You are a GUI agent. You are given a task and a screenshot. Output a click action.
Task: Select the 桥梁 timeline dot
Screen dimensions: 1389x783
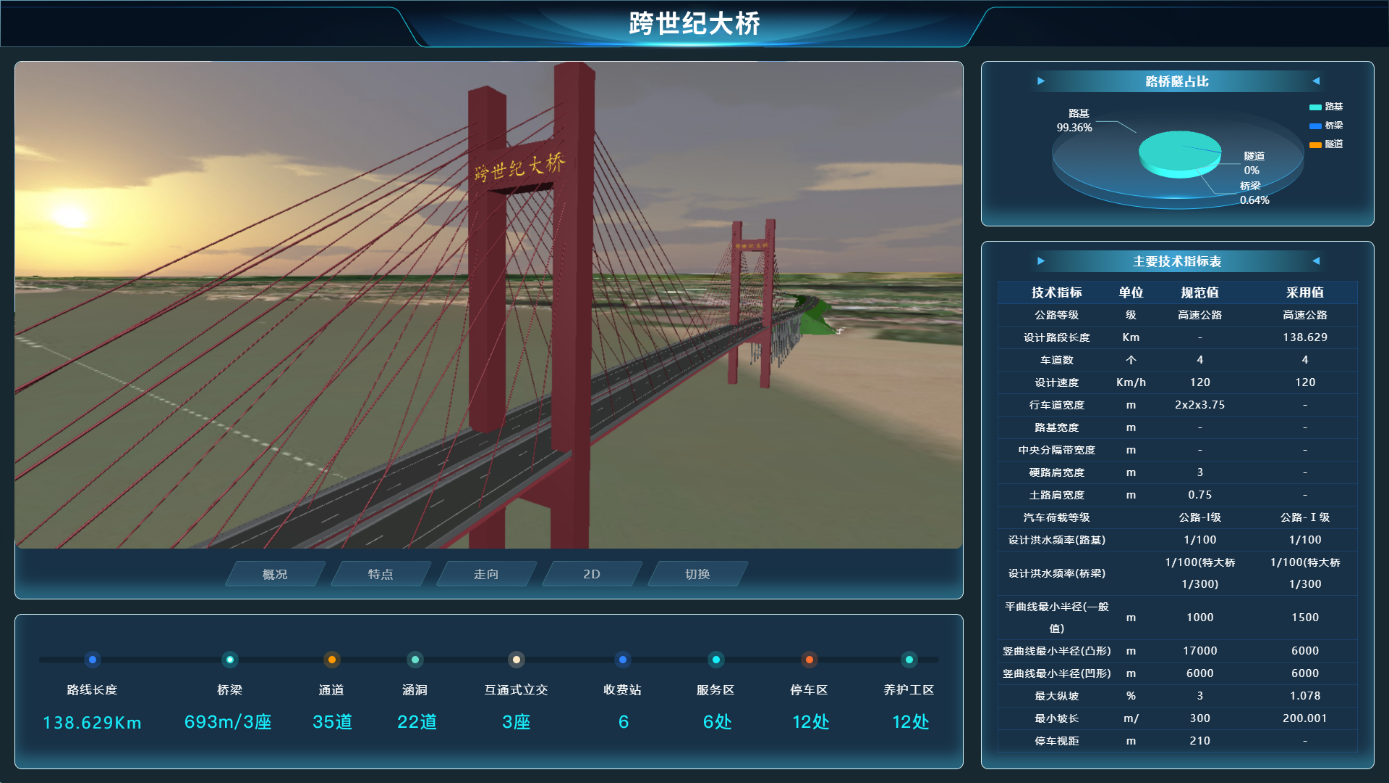[x=230, y=660]
